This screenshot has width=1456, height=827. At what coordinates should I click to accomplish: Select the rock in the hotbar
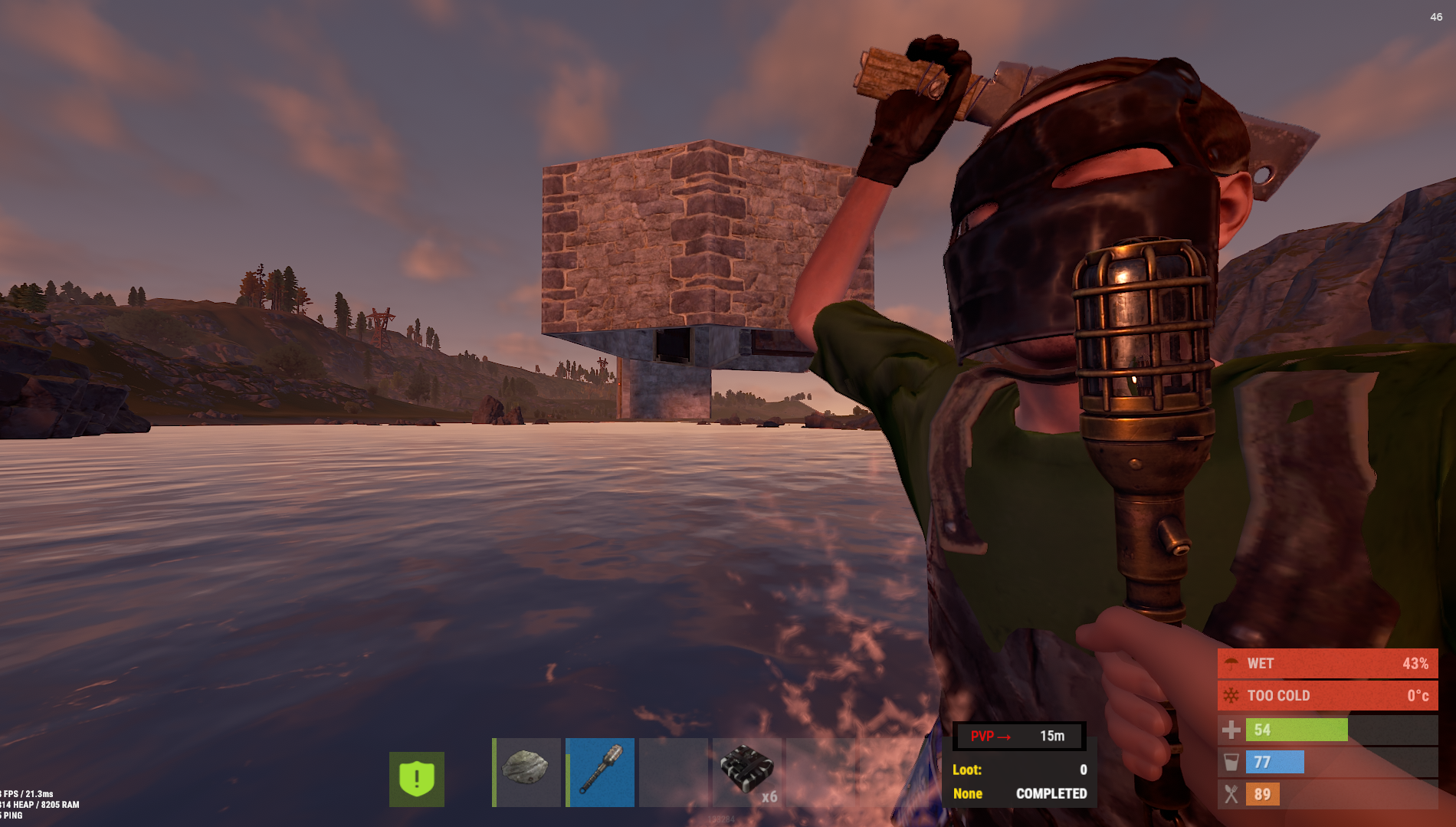click(526, 771)
